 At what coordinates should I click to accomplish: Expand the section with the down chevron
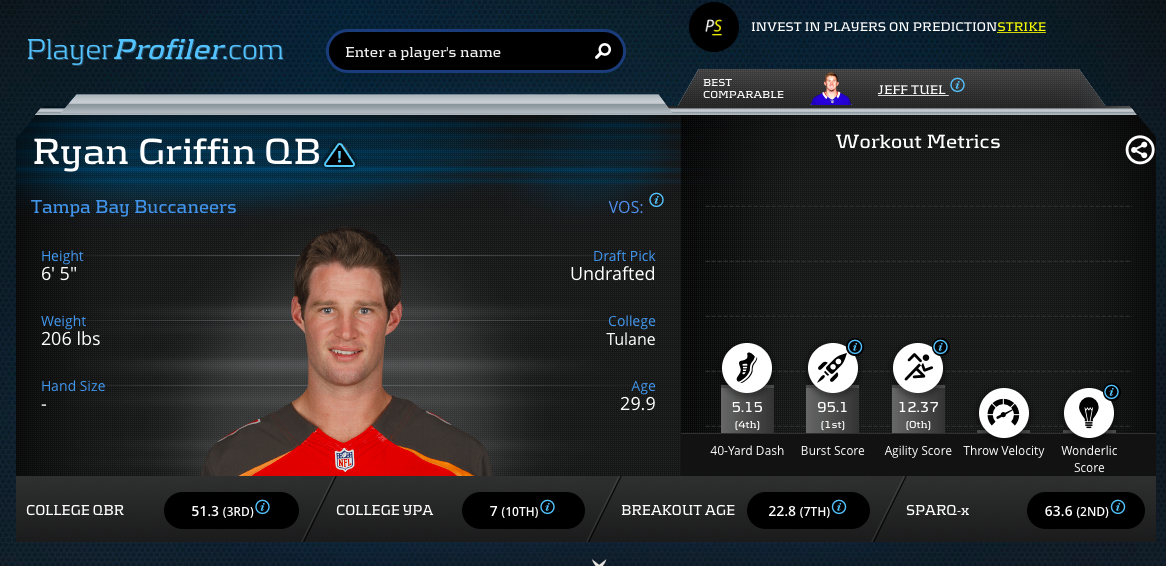point(599,562)
